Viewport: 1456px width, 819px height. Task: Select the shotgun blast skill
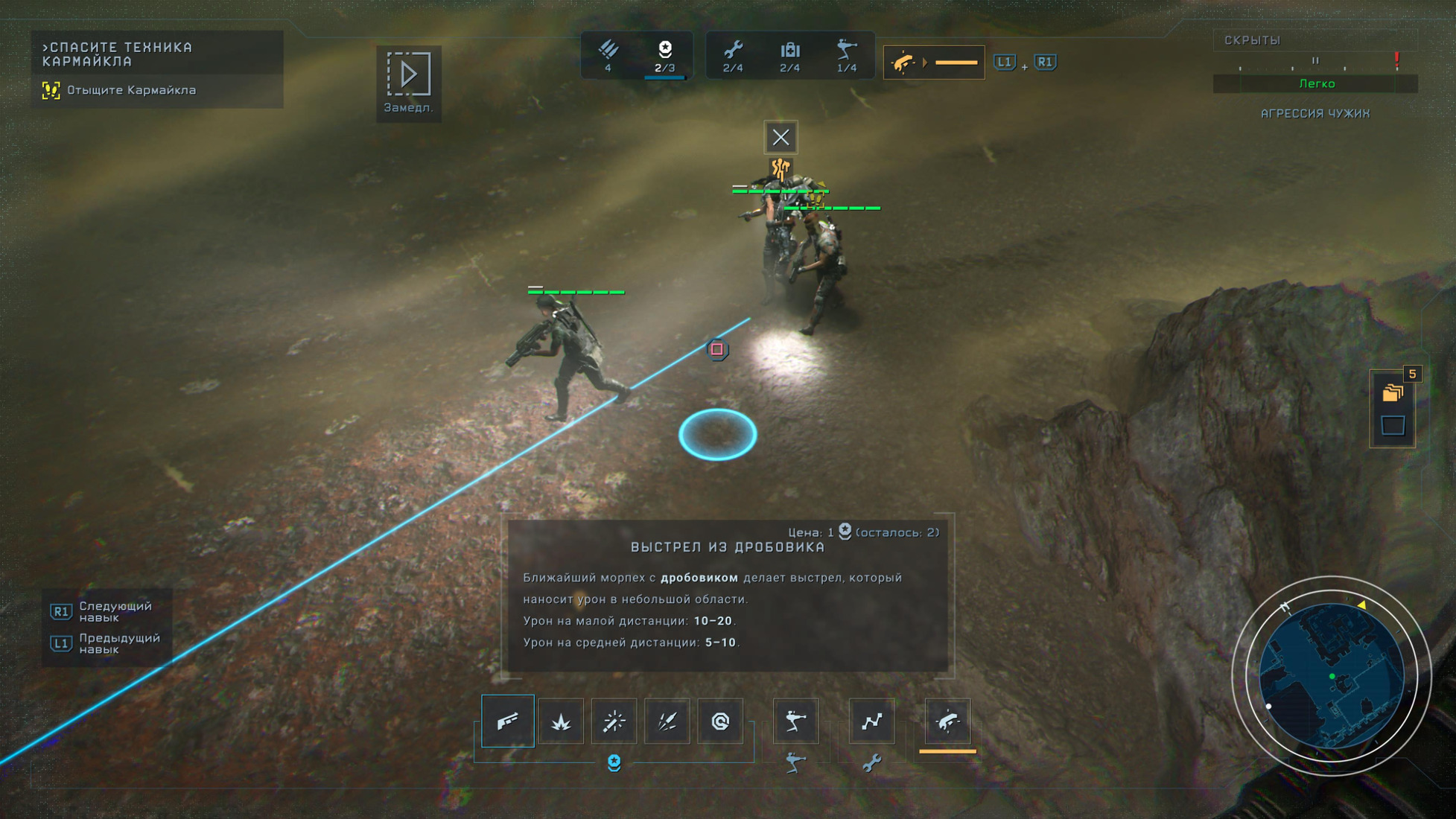[508, 721]
